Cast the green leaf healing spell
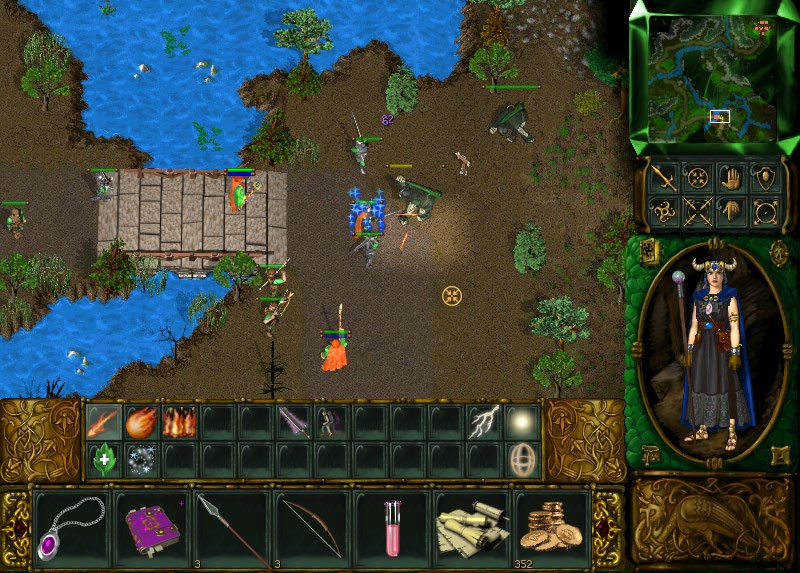Screen dimensions: 800x573 104,460
